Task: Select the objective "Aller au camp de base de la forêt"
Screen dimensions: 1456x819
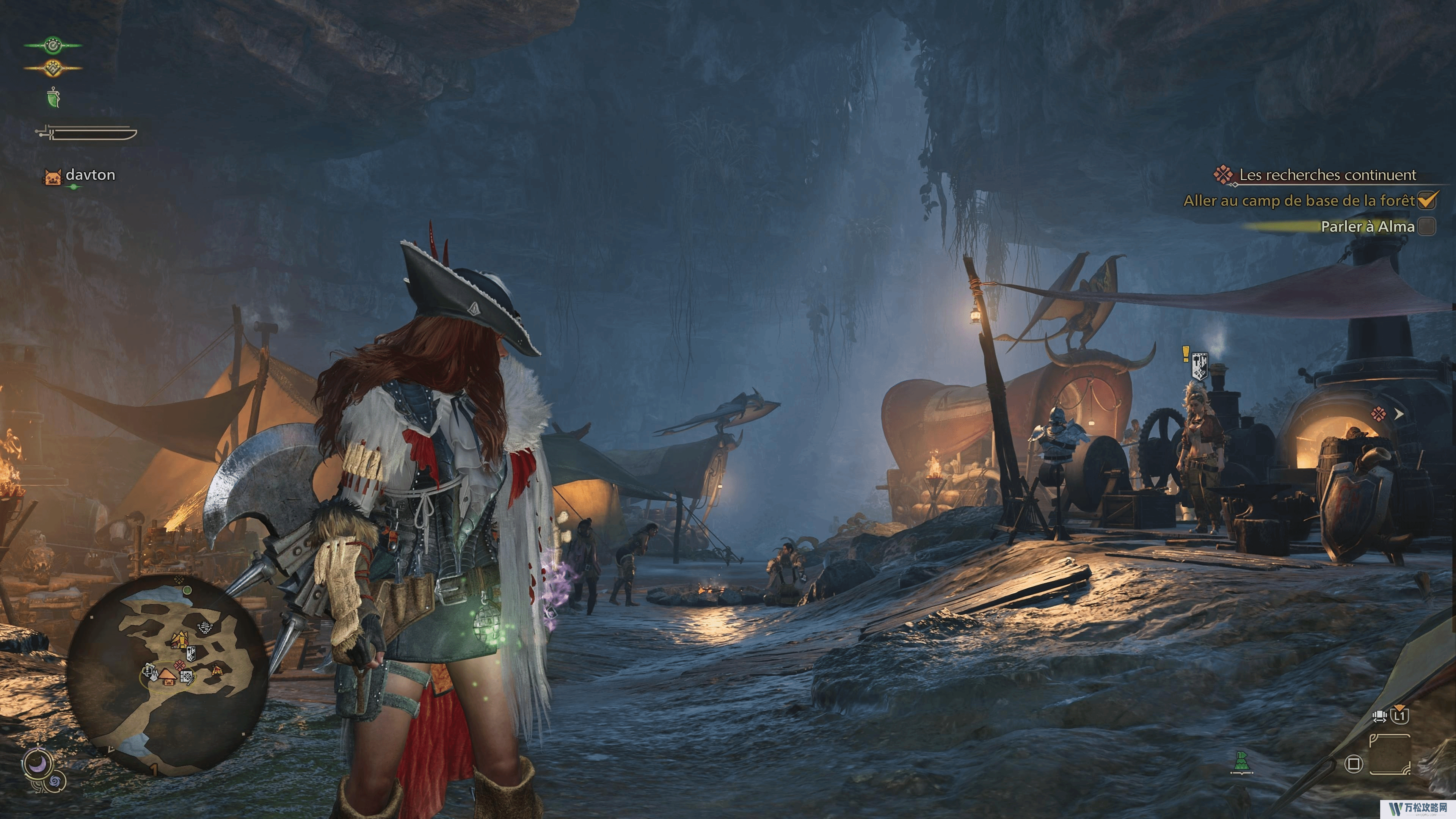Action: click(x=1299, y=201)
